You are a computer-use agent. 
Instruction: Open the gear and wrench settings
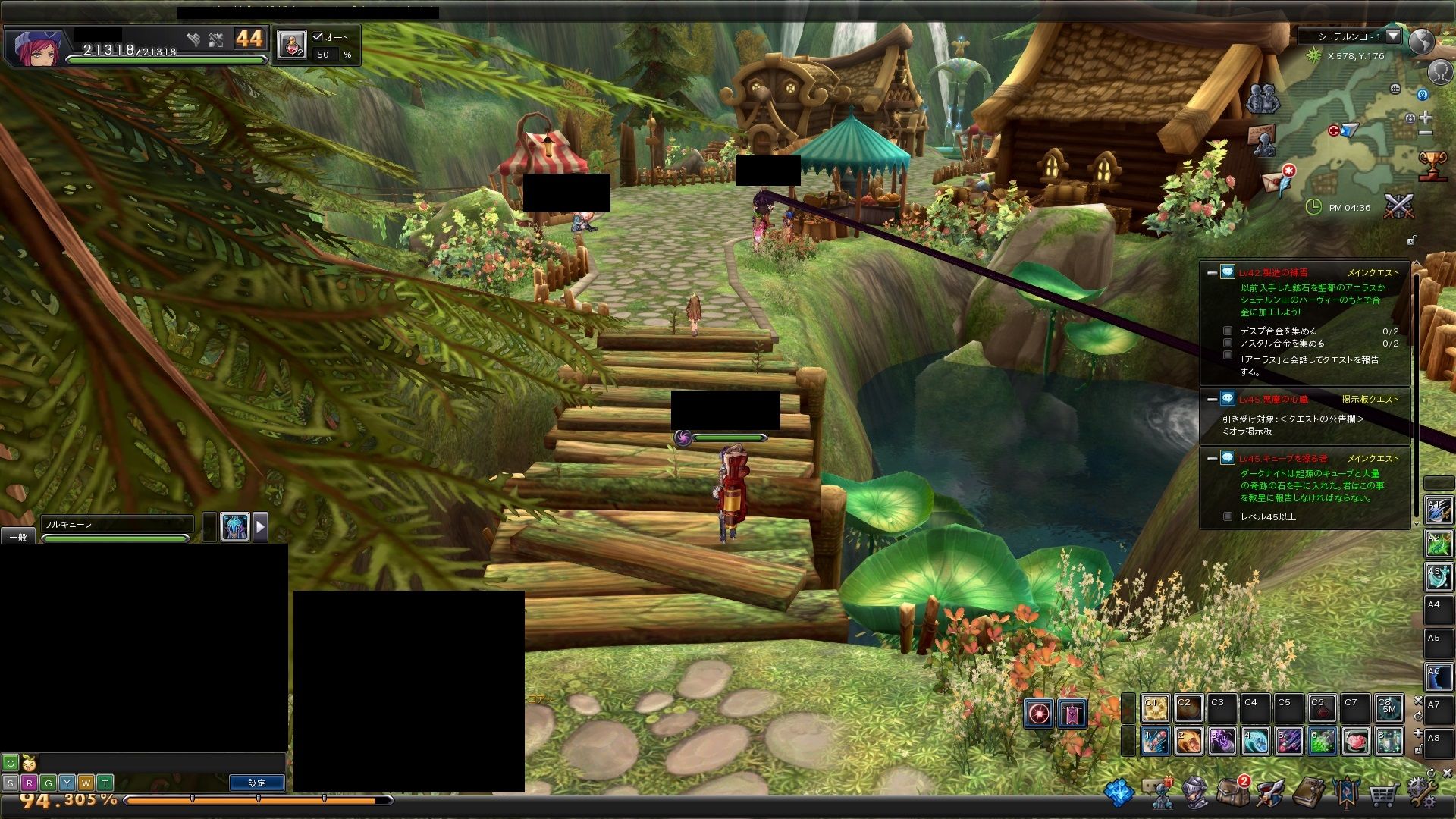point(1421,792)
